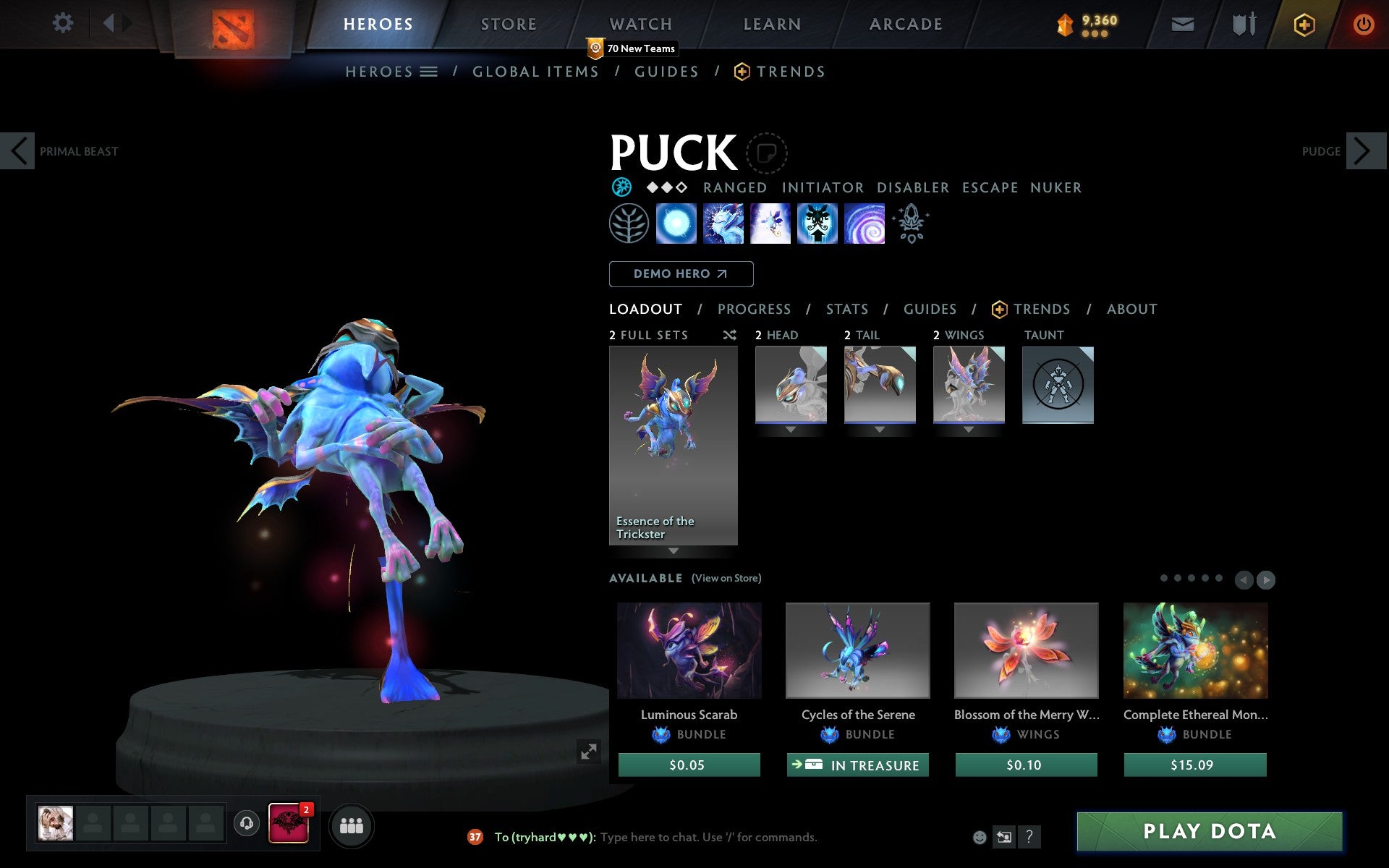Screen dimensions: 1389x868
Task: Switch to the PROGRESS tab
Action: [754, 309]
